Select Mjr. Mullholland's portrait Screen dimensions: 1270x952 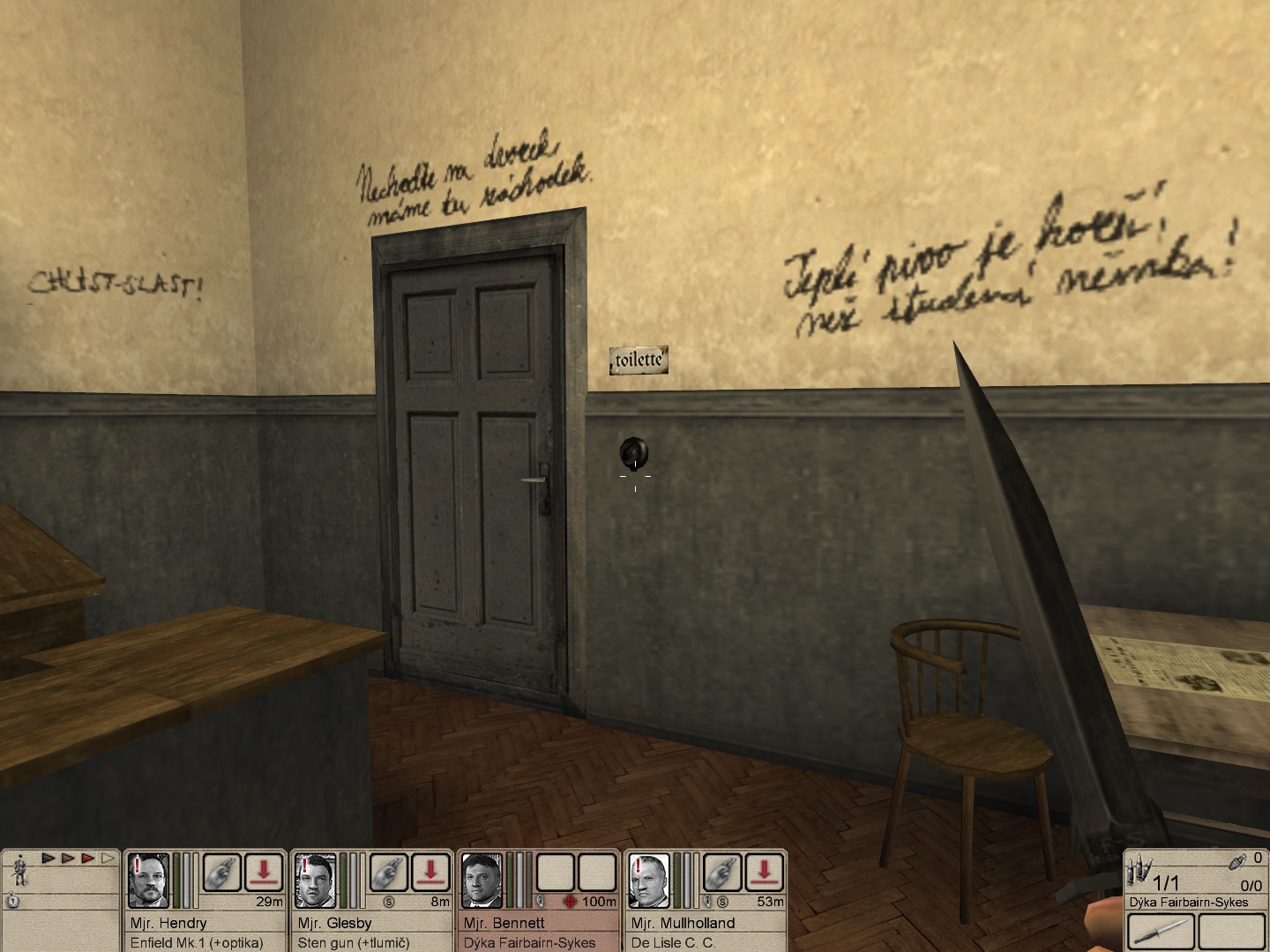tap(650, 880)
